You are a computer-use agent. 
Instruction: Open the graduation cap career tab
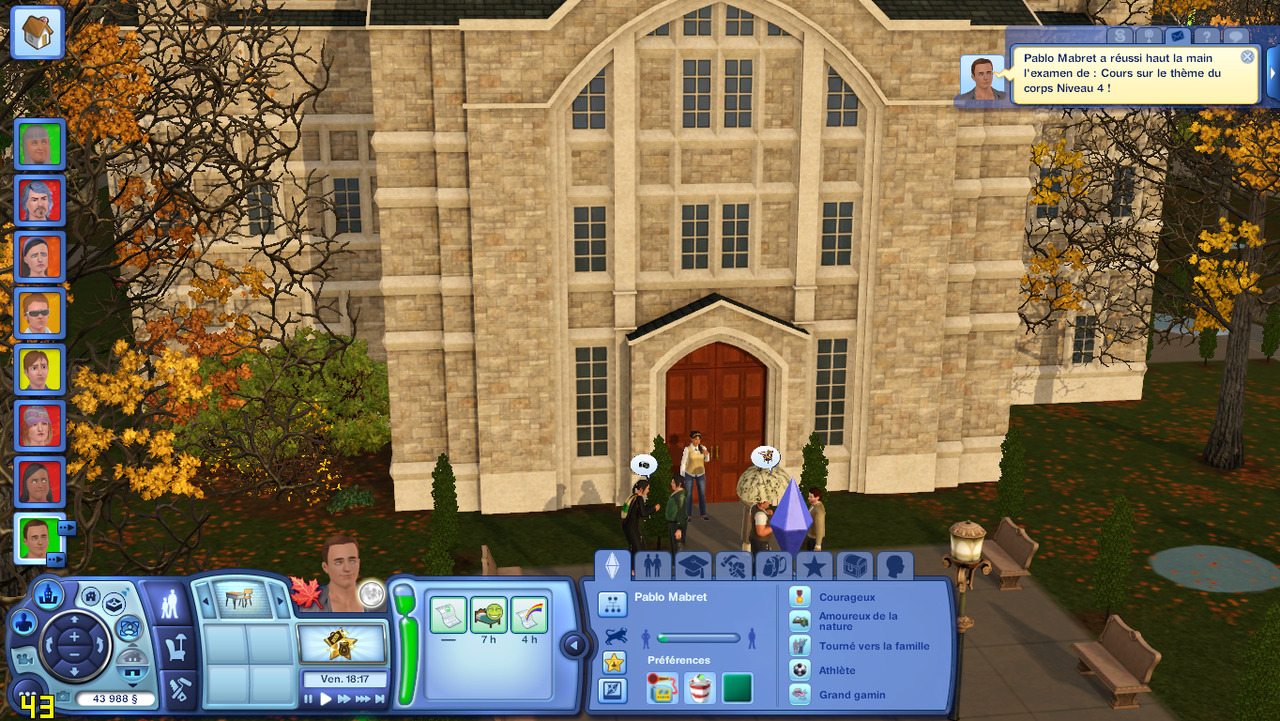(x=693, y=567)
